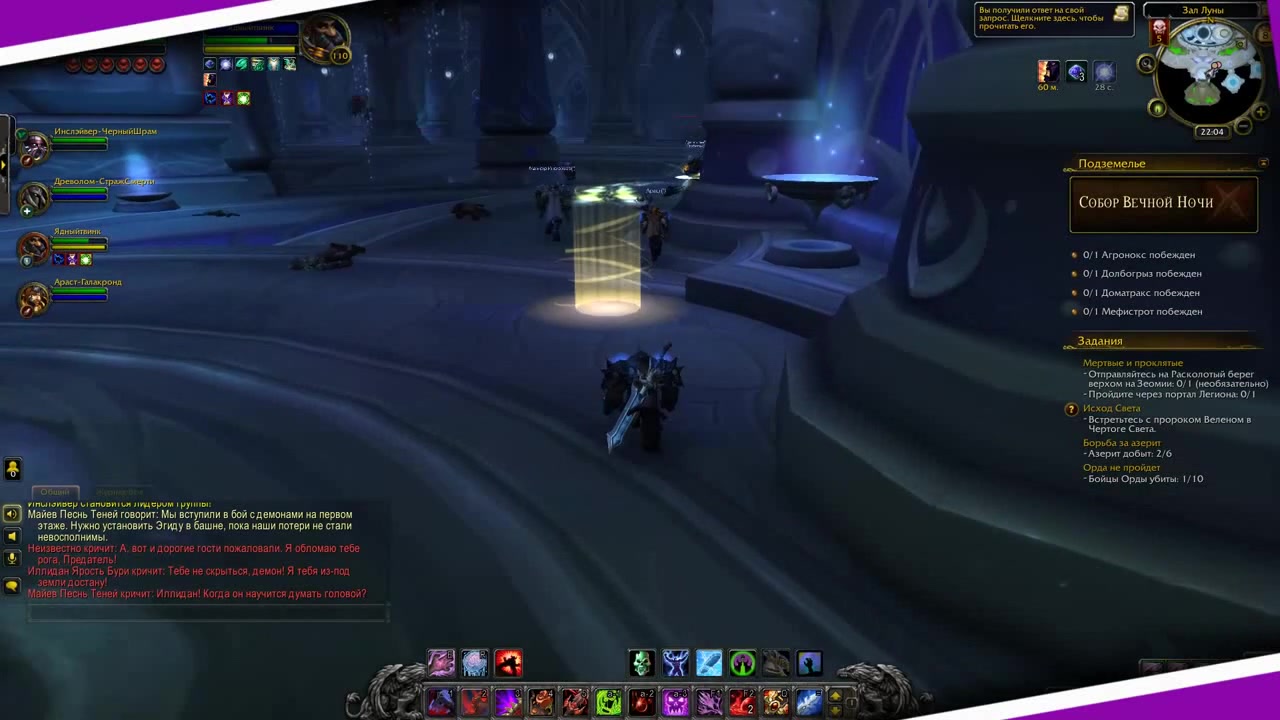This screenshot has height=720, width=1280.
Task: Toggle the minimap tracking magnifier button
Action: point(1147,64)
